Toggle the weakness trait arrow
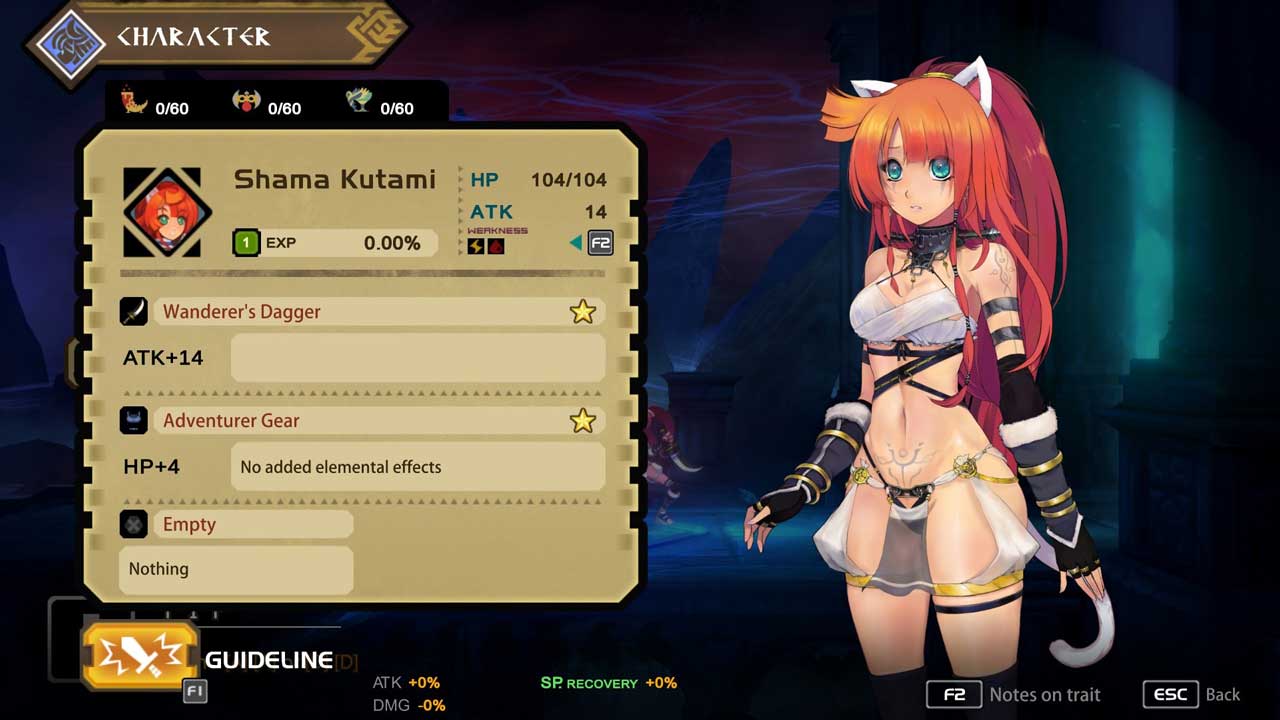1280x720 pixels. (576, 243)
